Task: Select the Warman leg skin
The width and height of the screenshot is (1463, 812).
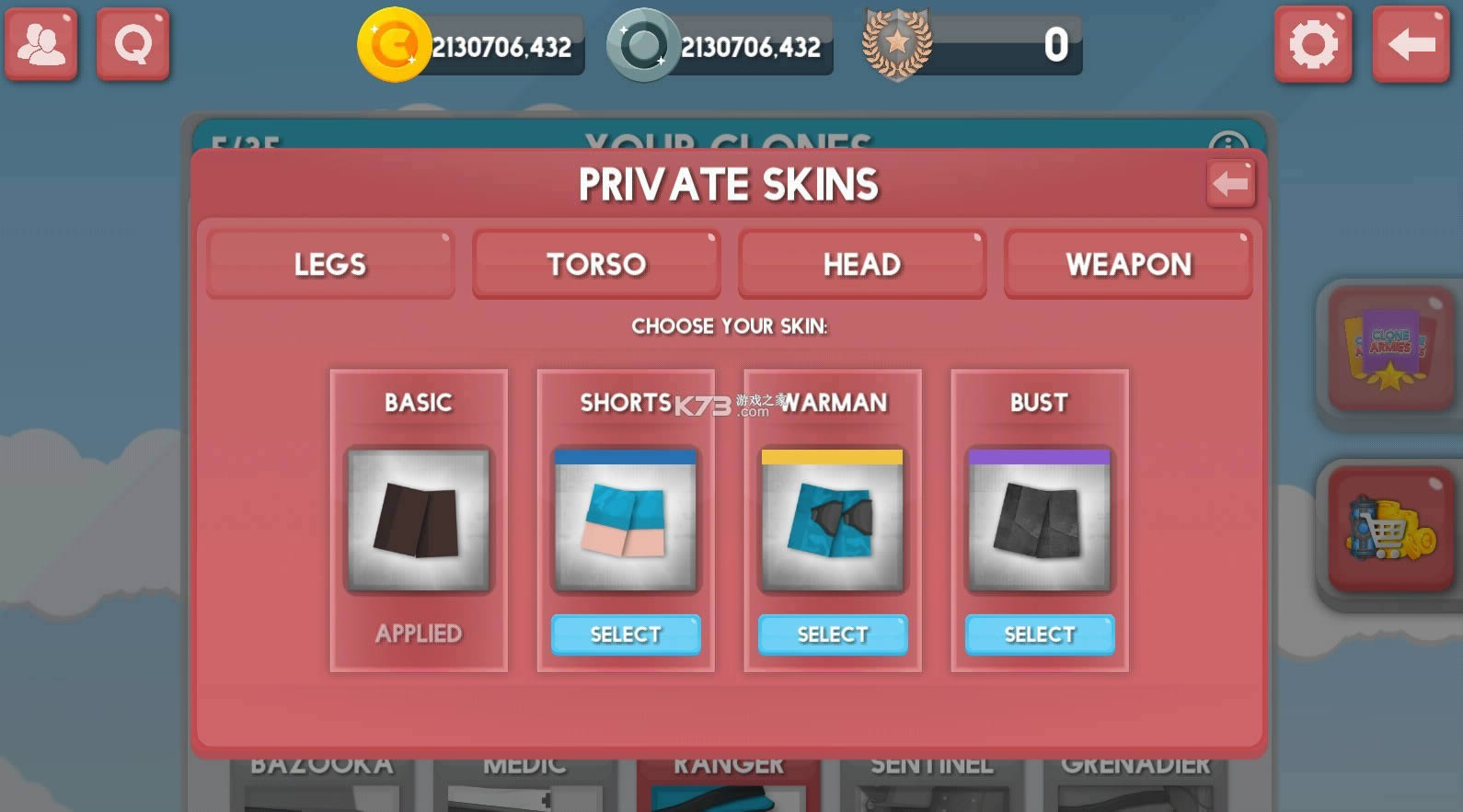Action: pyautogui.click(x=831, y=634)
